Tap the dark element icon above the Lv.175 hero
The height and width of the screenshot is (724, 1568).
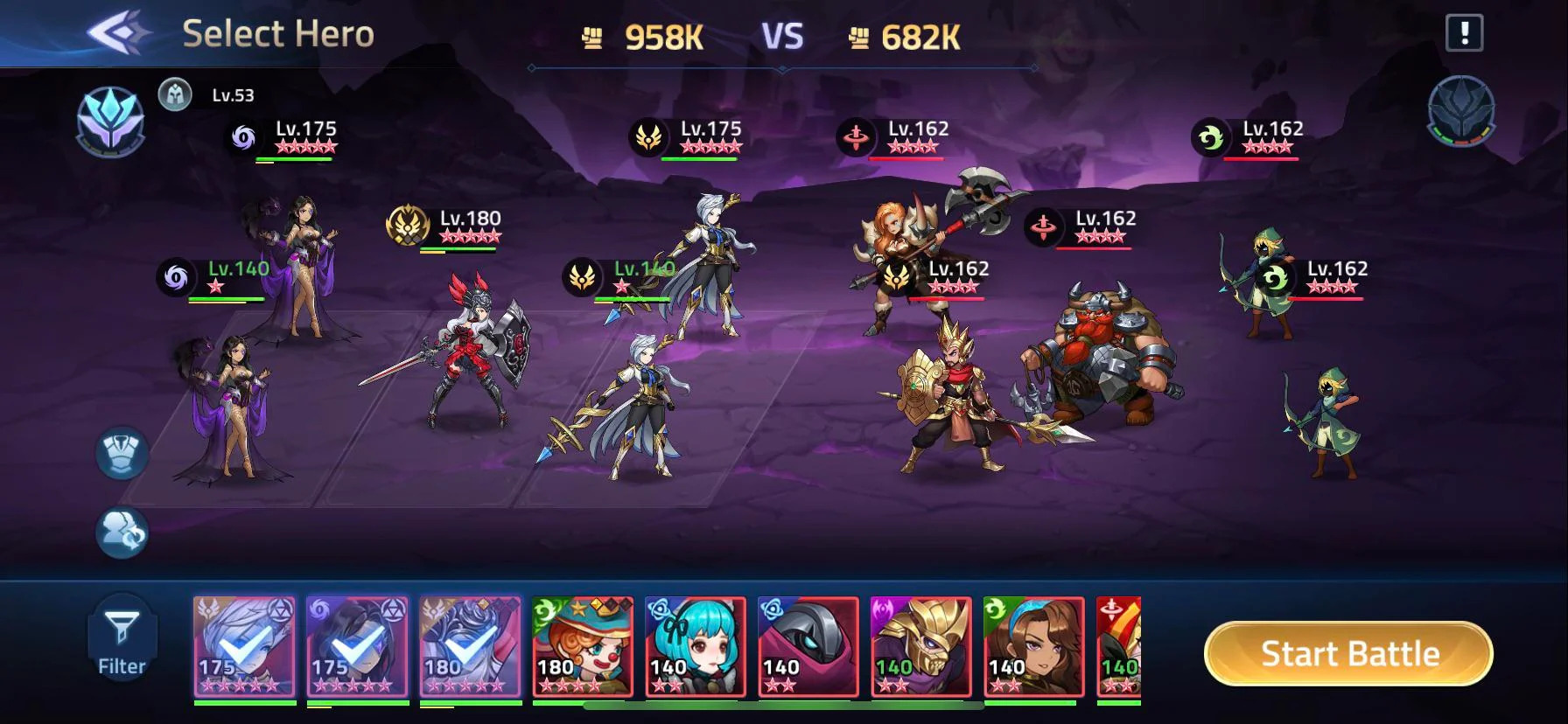coord(243,137)
